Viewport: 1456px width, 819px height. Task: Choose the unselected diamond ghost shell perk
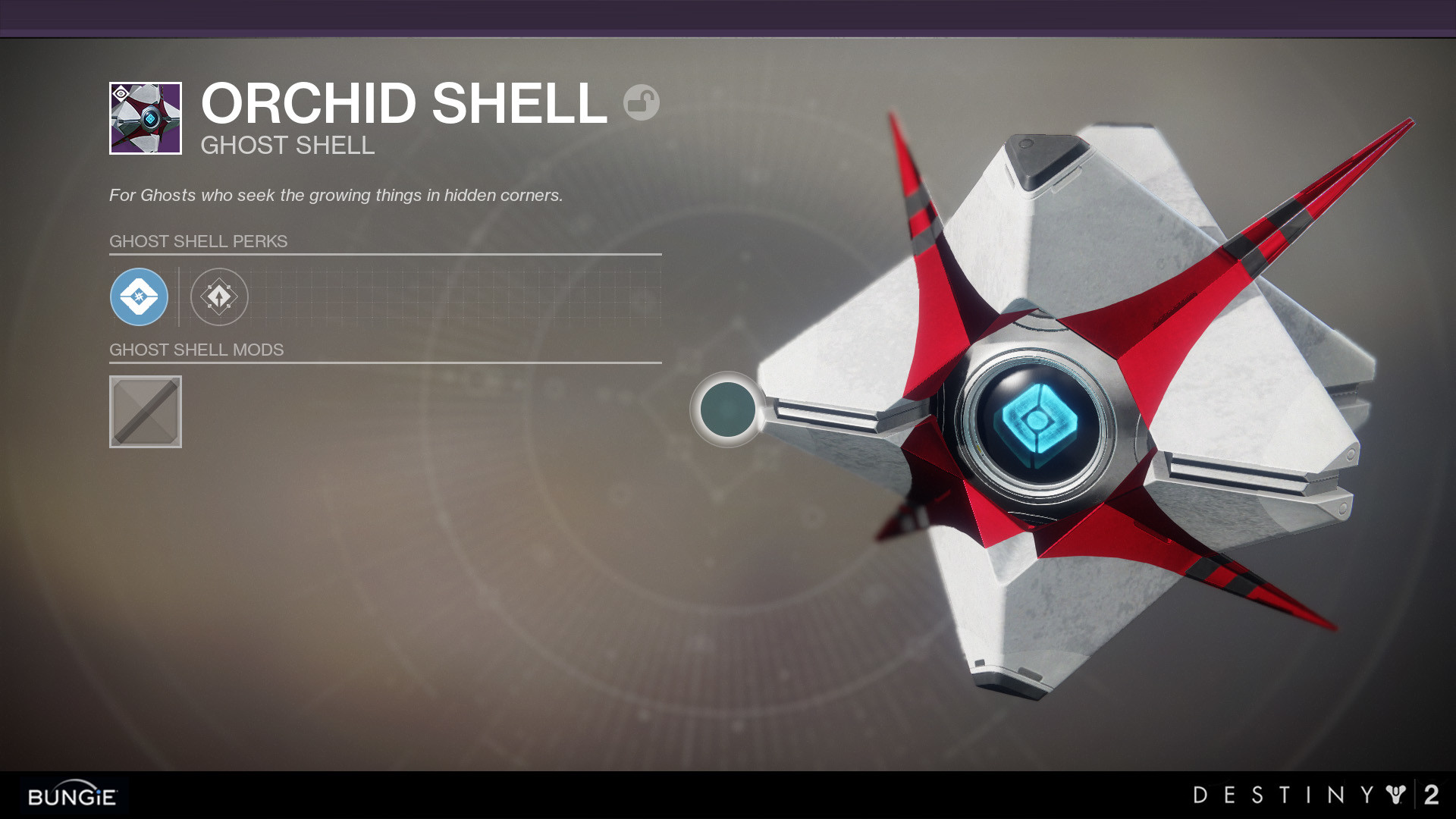pyautogui.click(x=219, y=297)
